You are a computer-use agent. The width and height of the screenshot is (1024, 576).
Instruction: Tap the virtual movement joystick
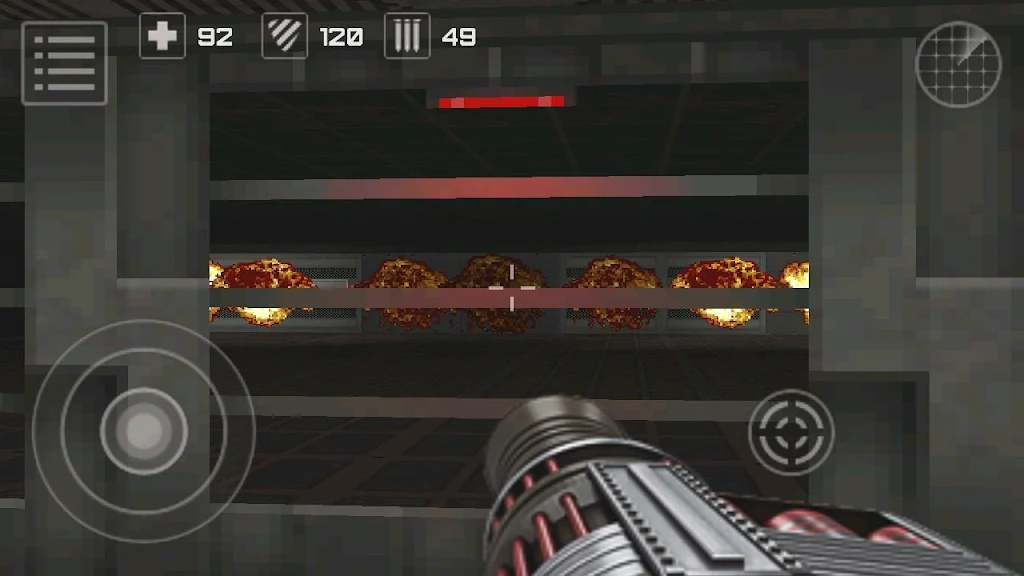[x=143, y=431]
